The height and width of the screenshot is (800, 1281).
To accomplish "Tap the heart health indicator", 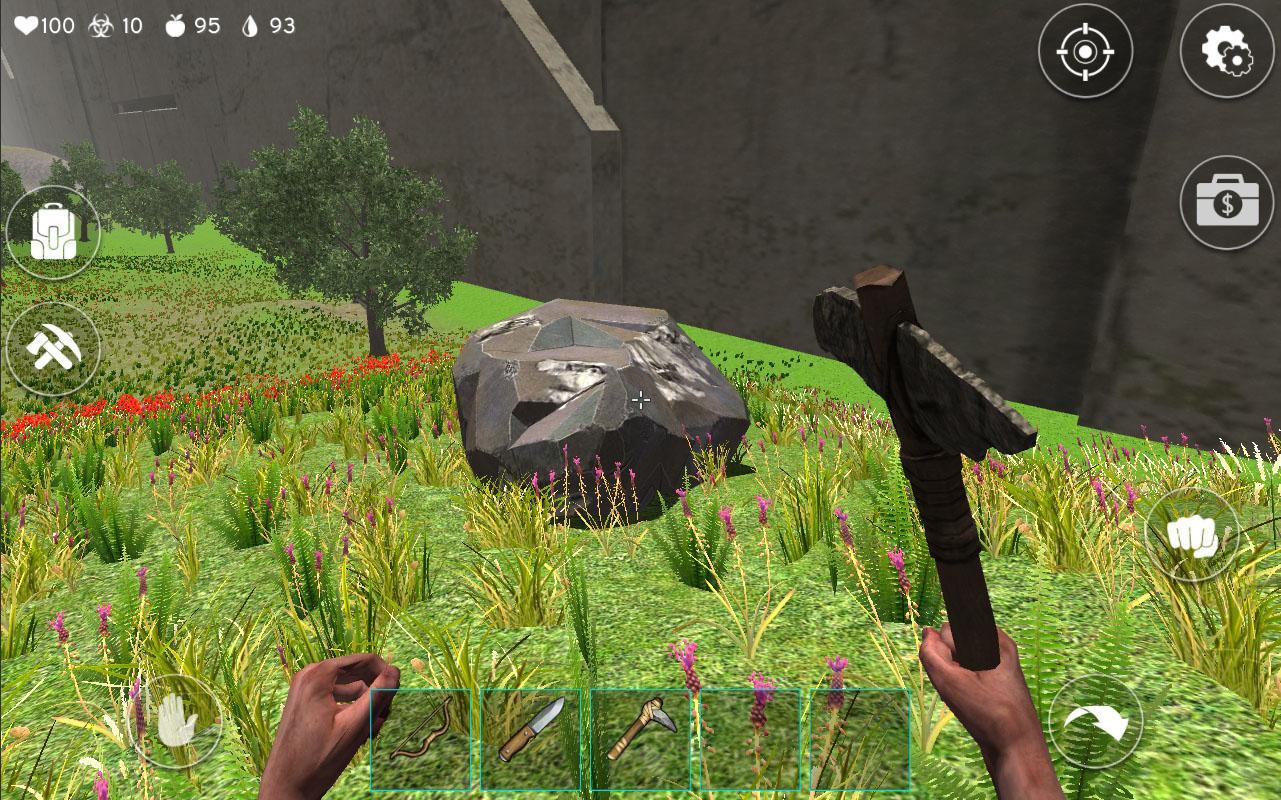I will pos(28,27).
